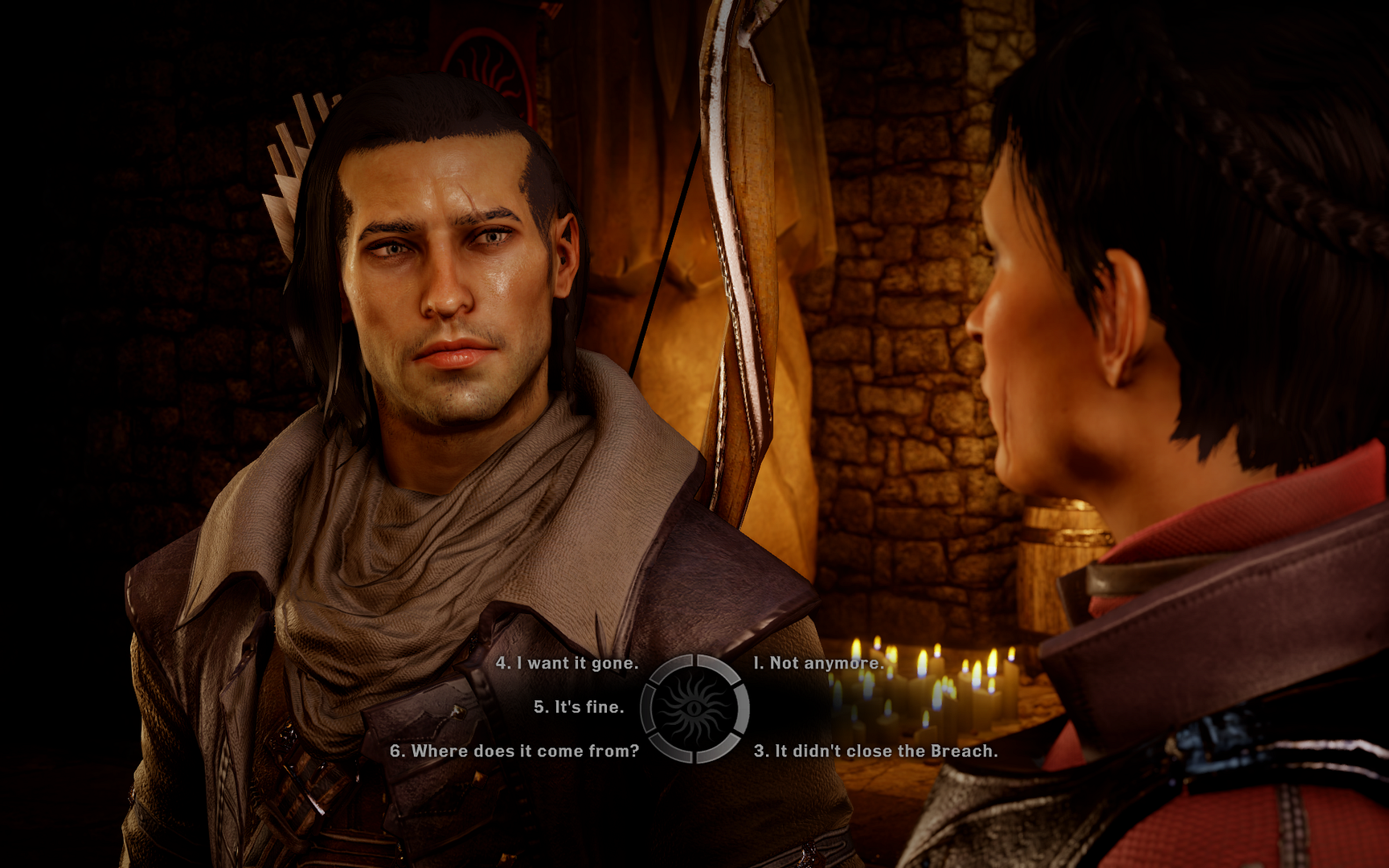
Task: Select the response 'It's fine.'
Action: [x=579, y=708]
